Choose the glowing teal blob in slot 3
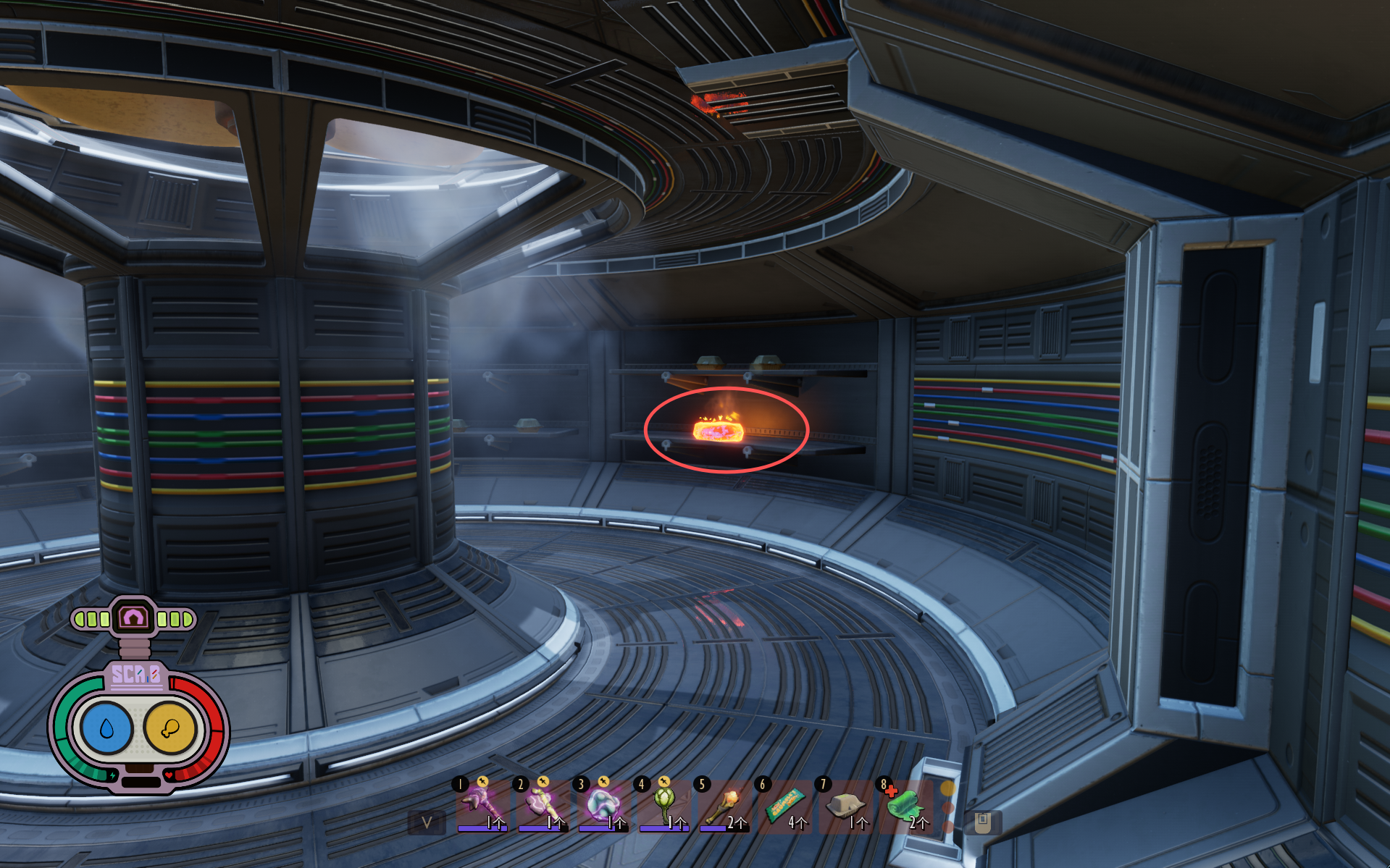 (601, 804)
